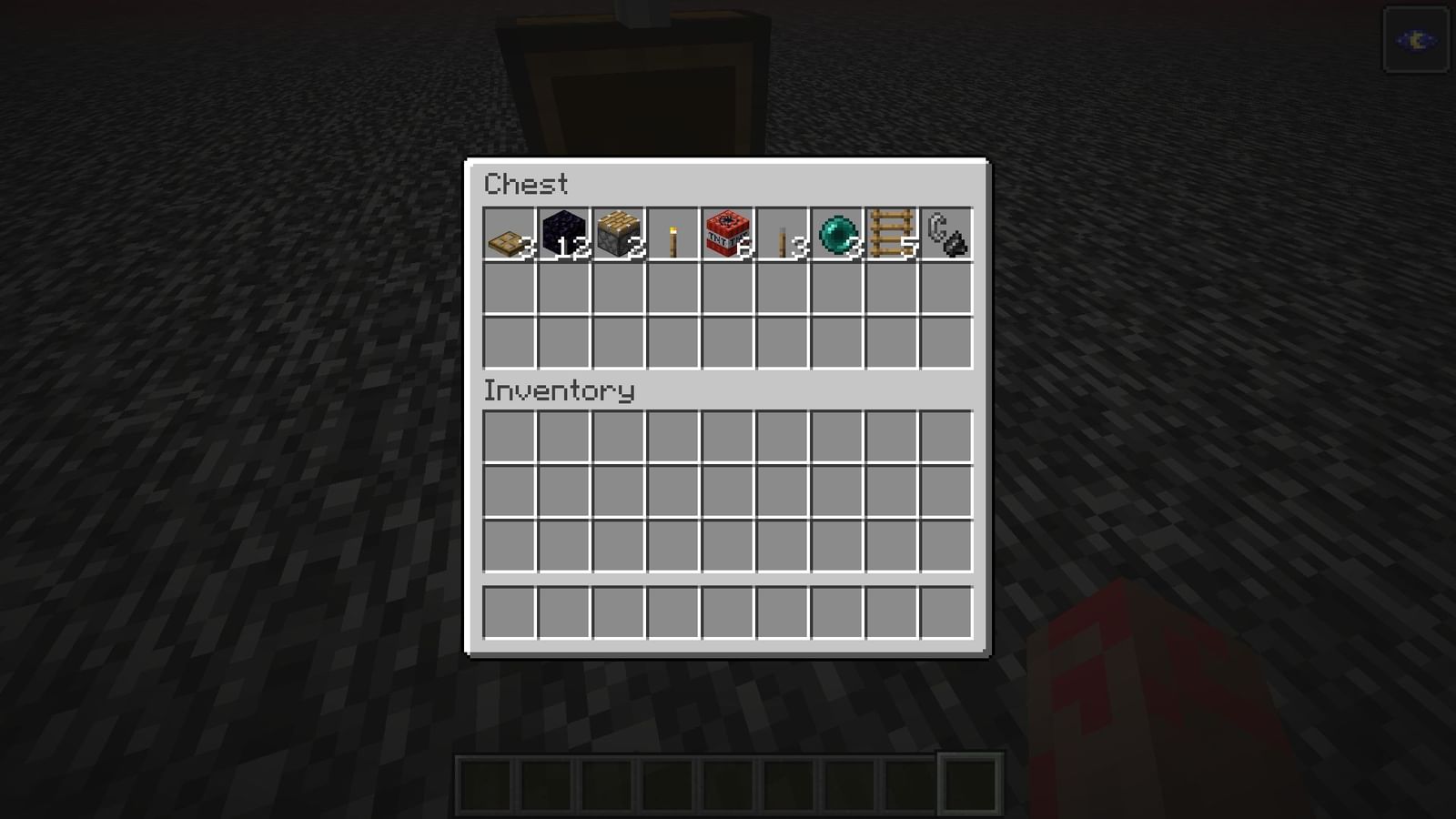Click the bottom-right chest slot next to flint
The image size is (1456, 819).
tap(946, 344)
